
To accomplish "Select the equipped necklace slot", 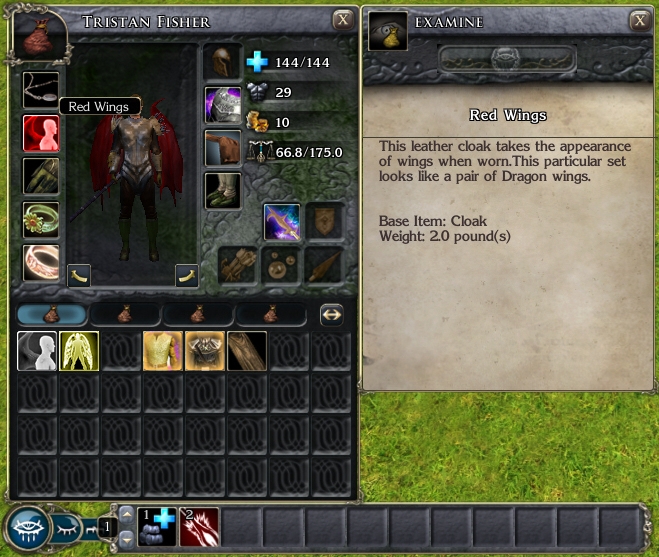I will [41, 90].
